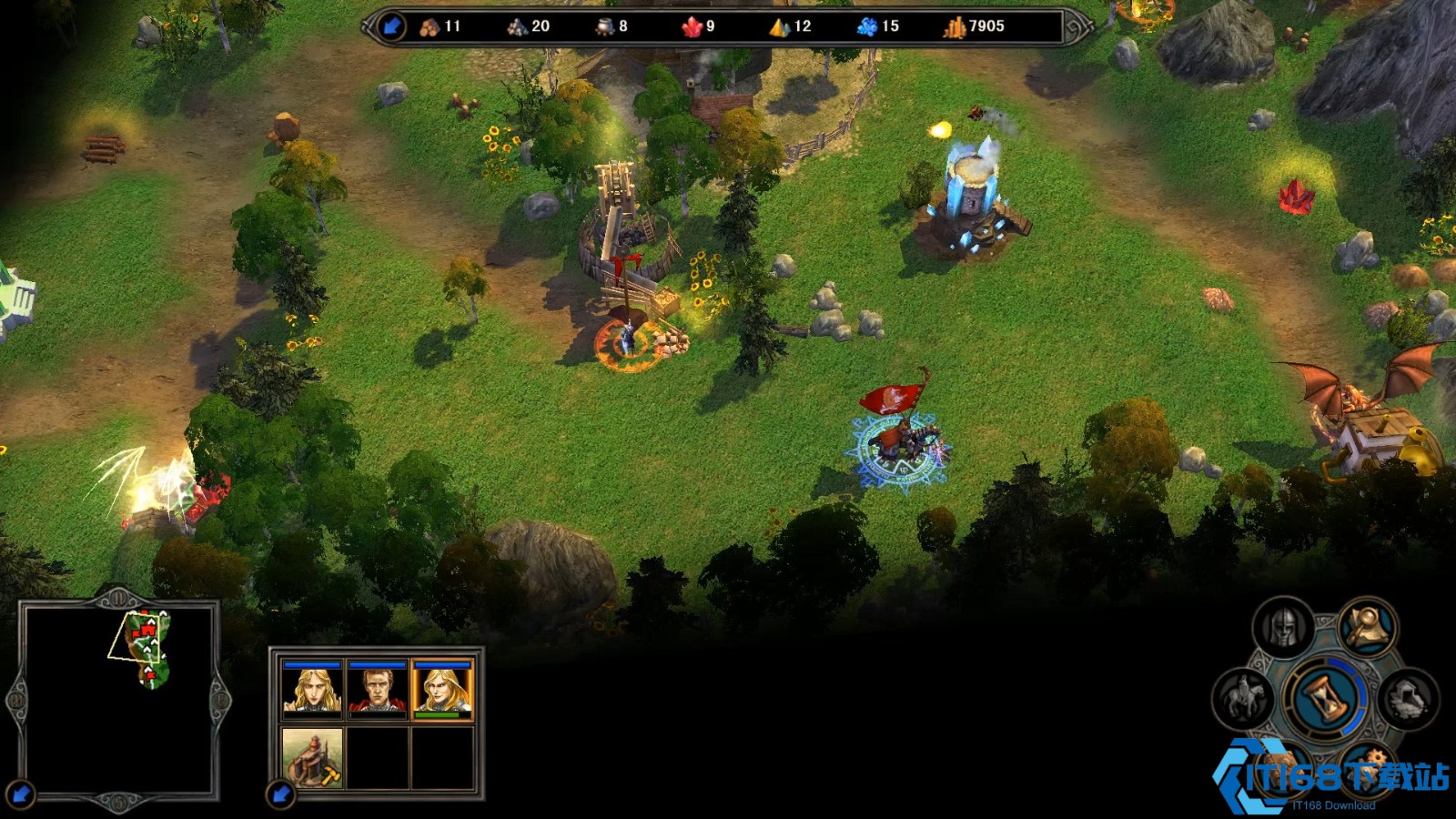The image size is (1456, 819).
Task: End the turn with the hourglass button
Action: pyautogui.click(x=1325, y=699)
